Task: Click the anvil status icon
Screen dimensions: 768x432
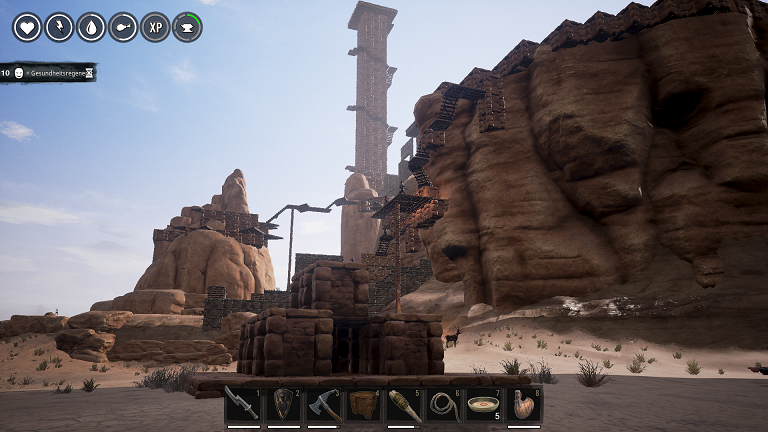Action: (187, 27)
